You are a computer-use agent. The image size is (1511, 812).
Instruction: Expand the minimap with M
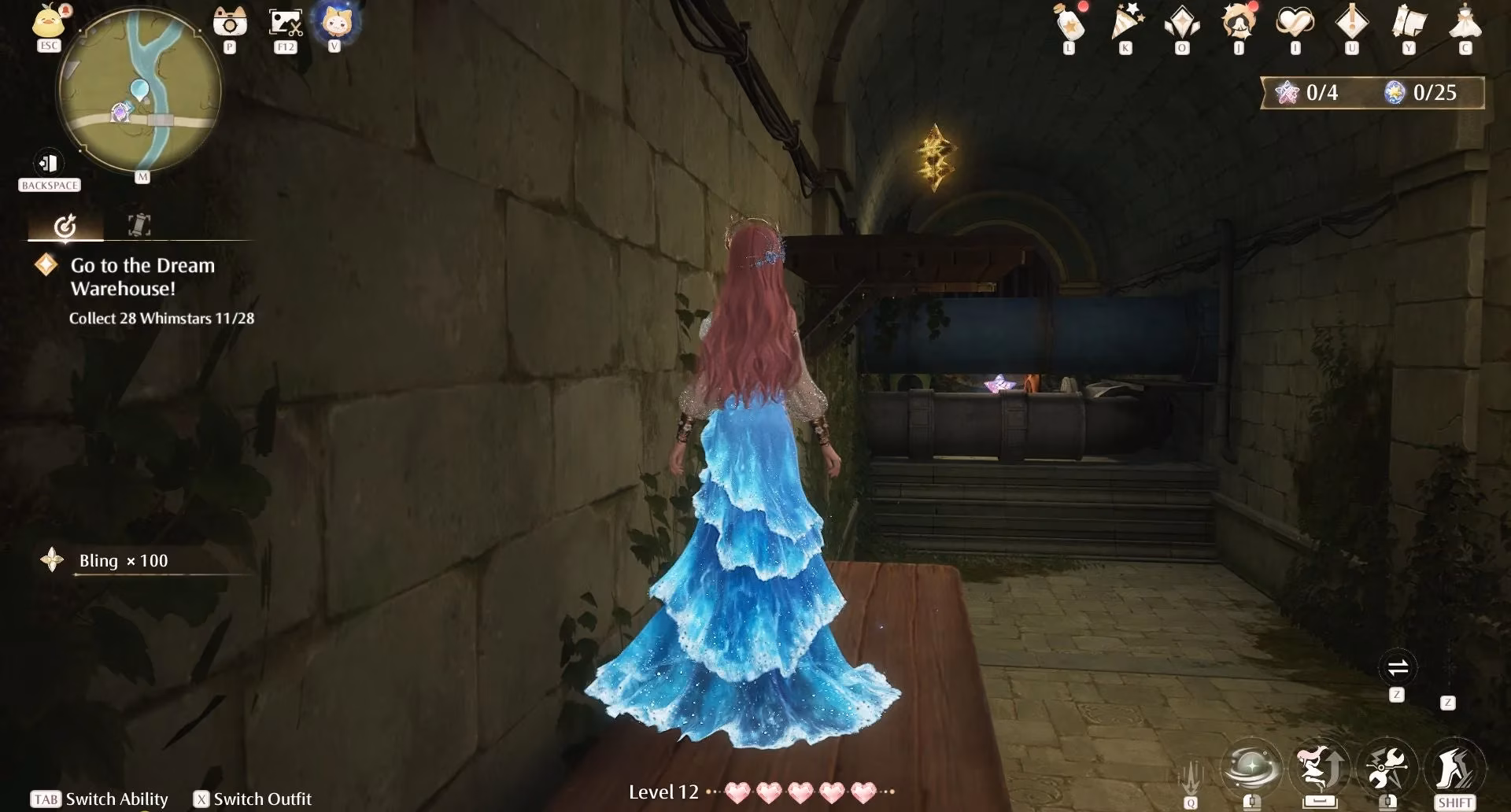coord(142,177)
